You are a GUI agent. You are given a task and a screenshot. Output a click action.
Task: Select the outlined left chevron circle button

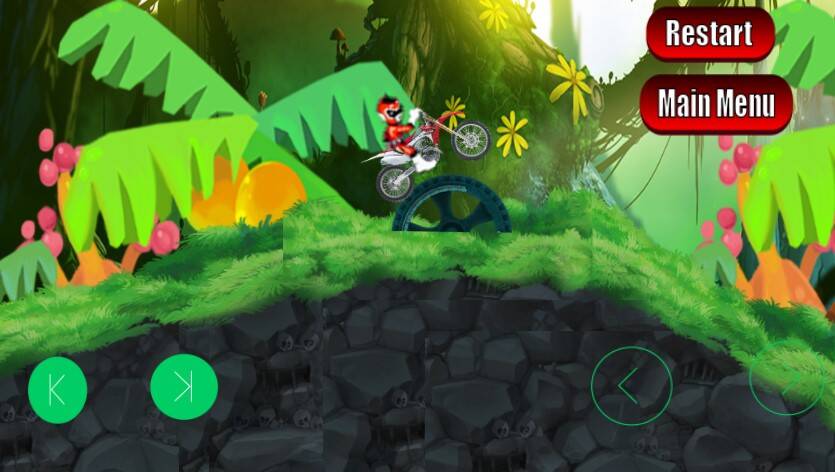pyautogui.click(x=631, y=386)
